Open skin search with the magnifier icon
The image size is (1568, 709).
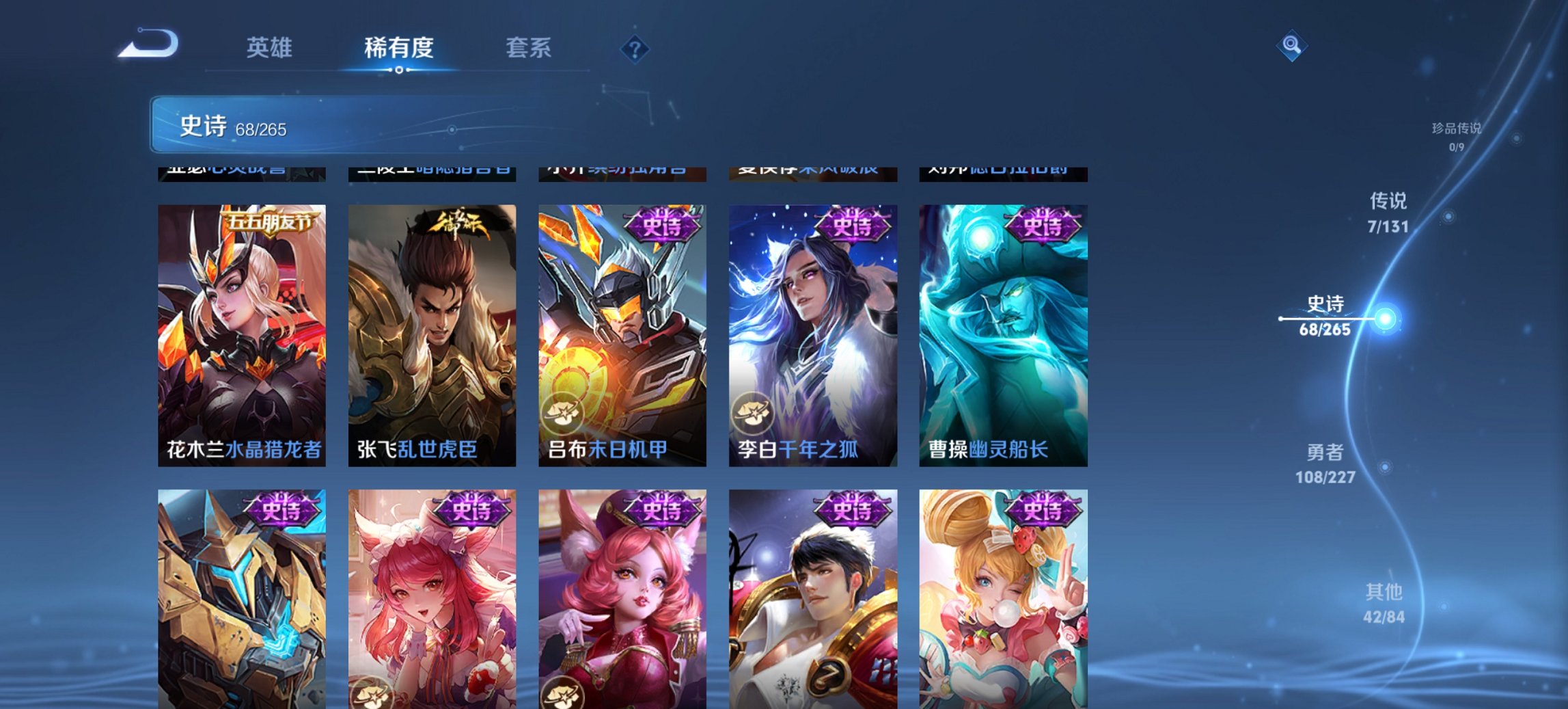tap(1290, 44)
